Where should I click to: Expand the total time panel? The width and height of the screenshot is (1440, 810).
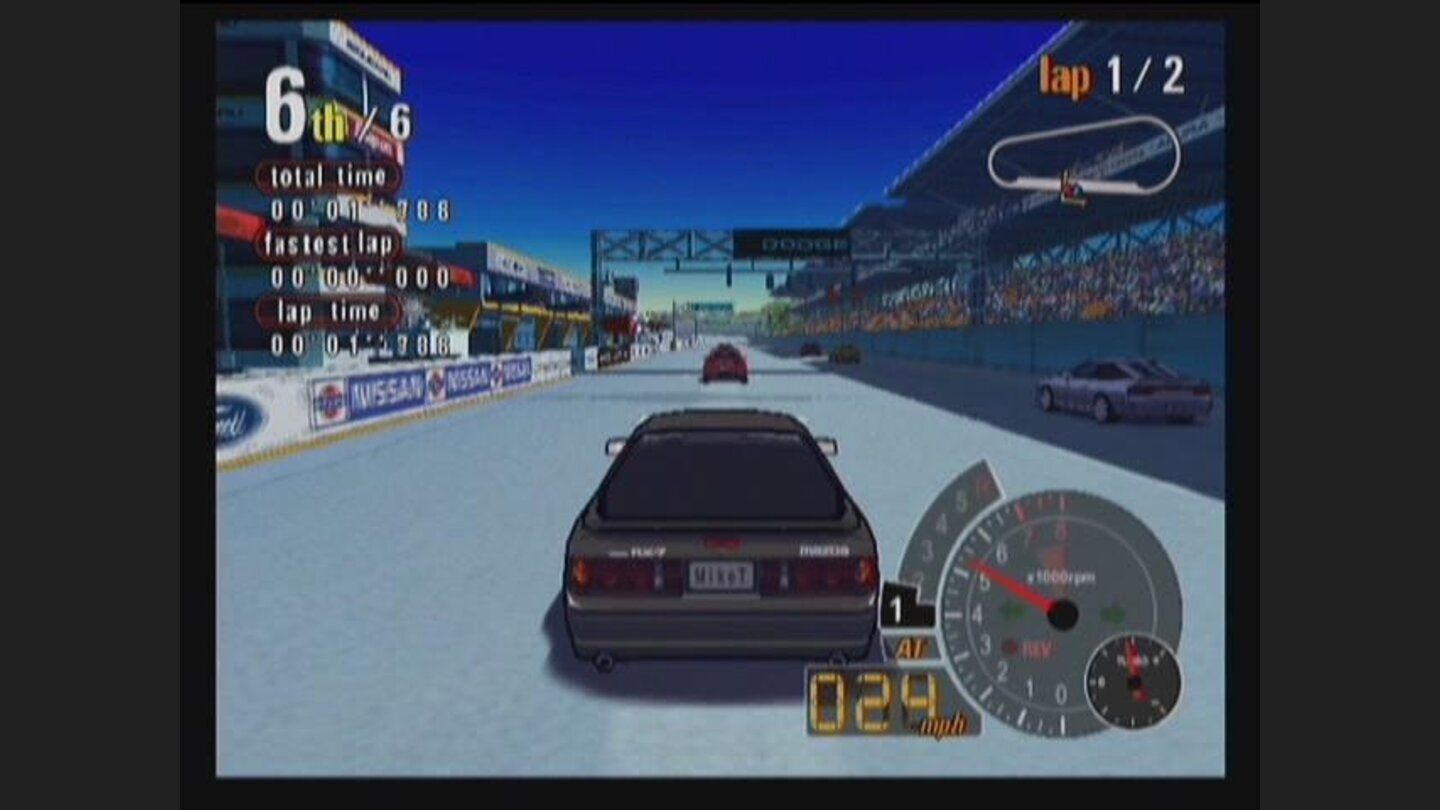pyautogui.click(x=326, y=178)
